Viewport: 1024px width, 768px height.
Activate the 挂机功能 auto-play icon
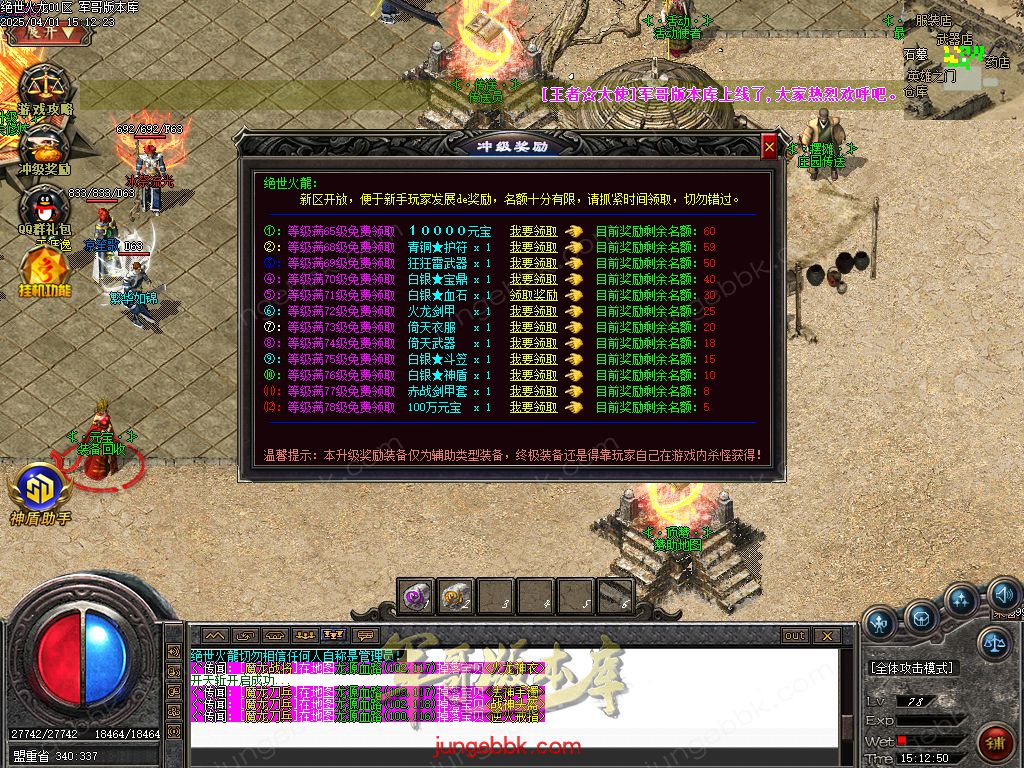click(45, 270)
